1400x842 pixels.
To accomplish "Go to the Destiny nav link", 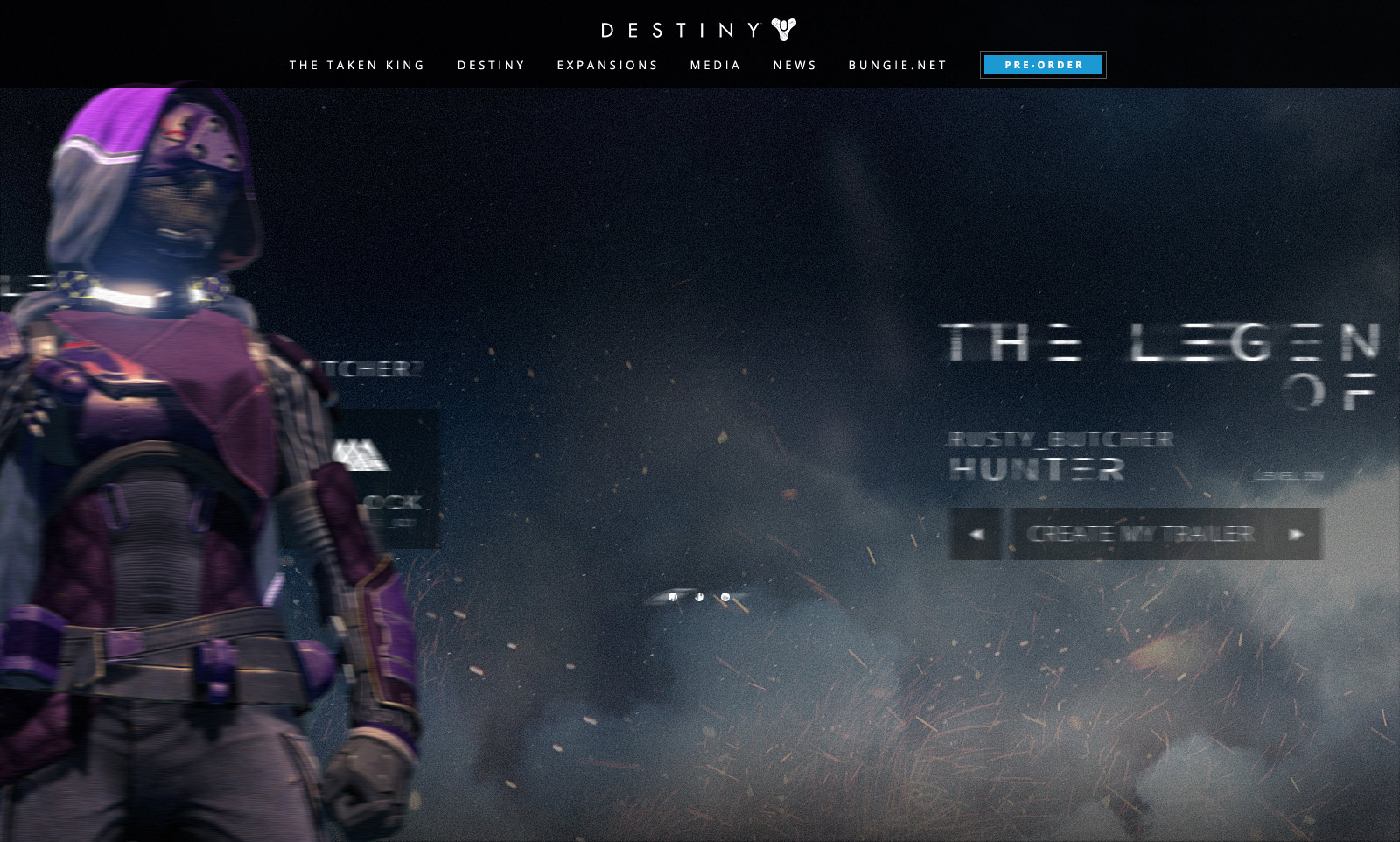I will pyautogui.click(x=491, y=66).
